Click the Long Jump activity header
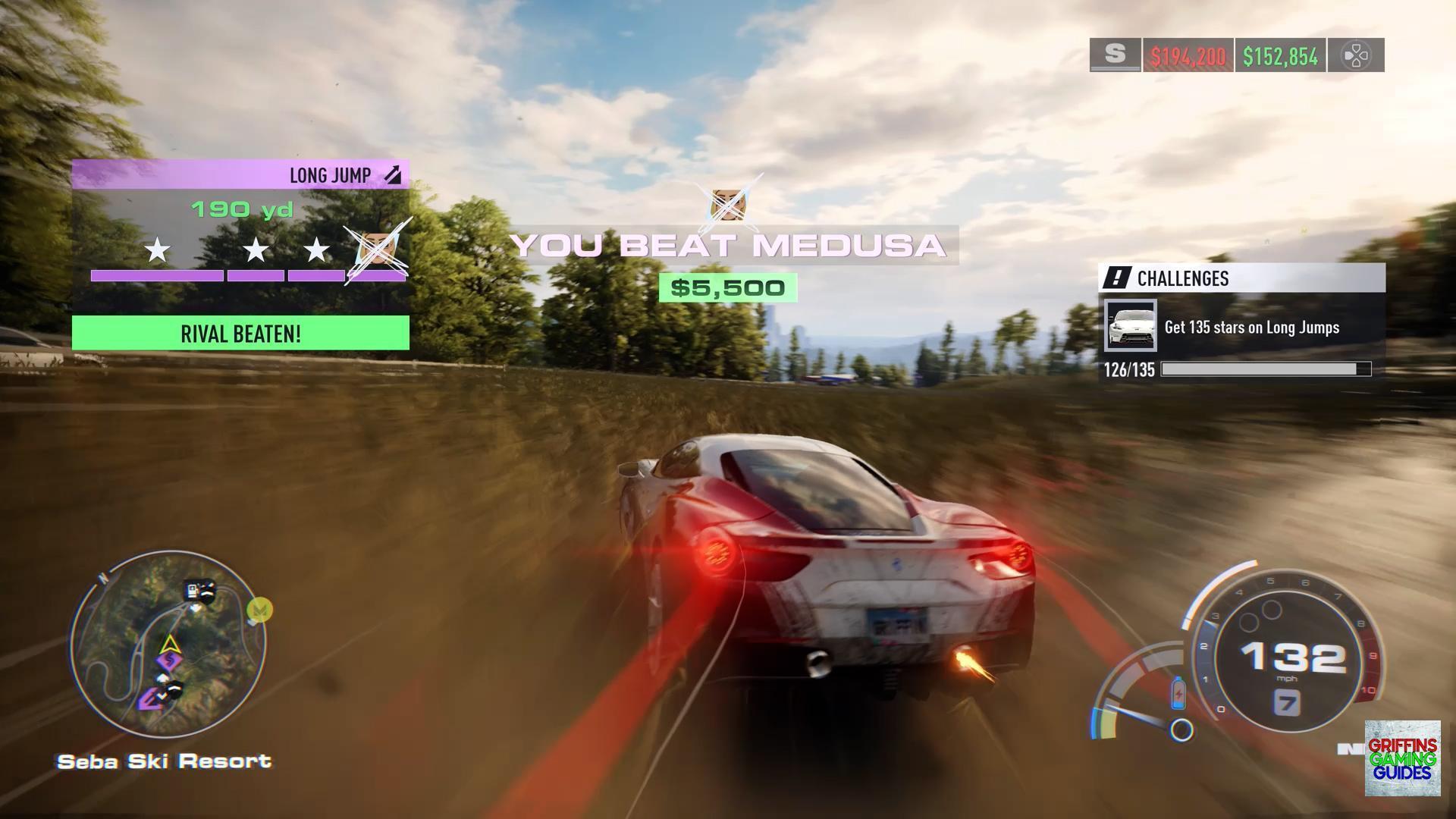This screenshot has width=1456, height=819. [x=240, y=175]
